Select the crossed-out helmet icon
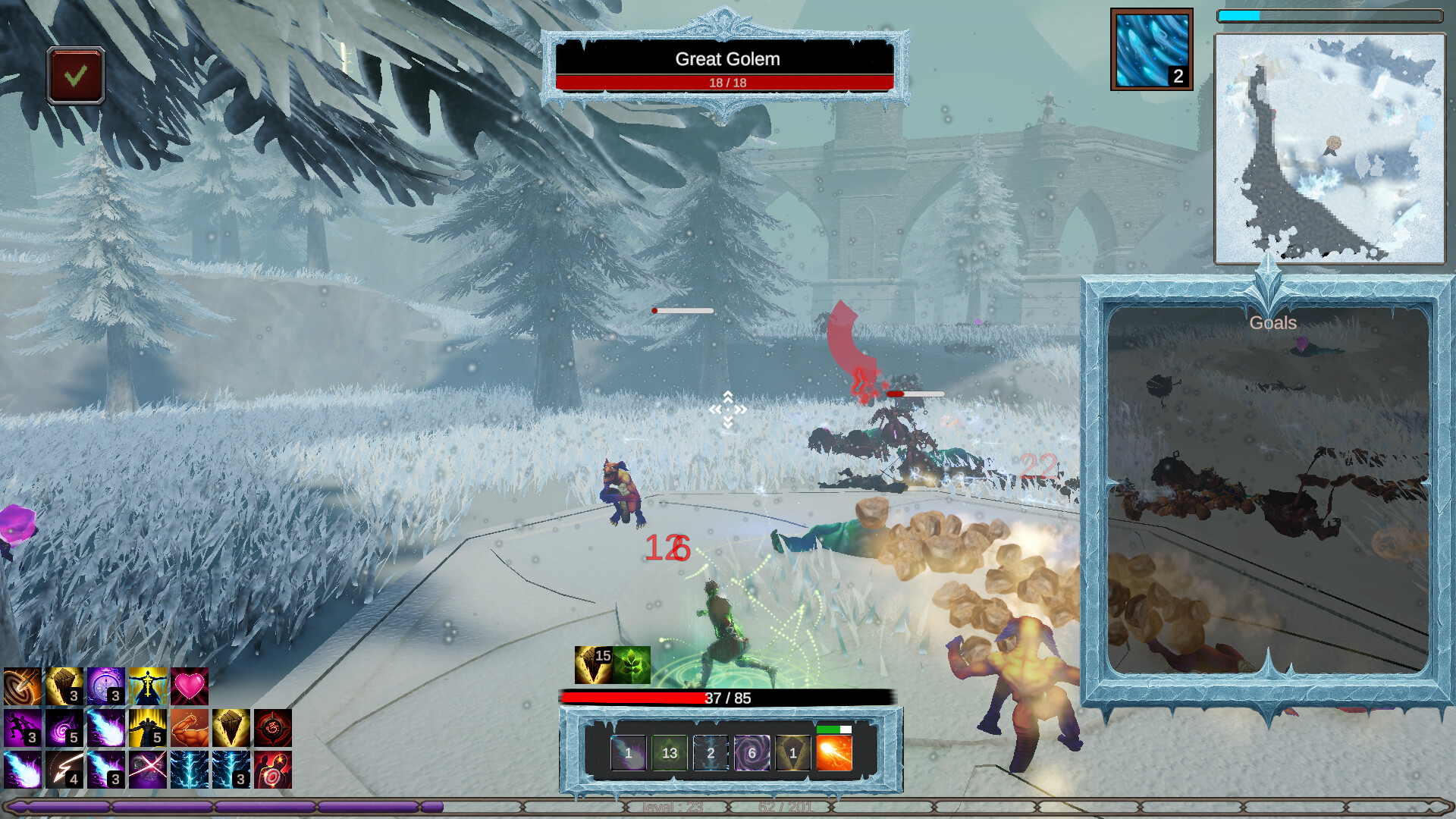The height and width of the screenshot is (819, 1456). pyautogui.click(x=148, y=770)
